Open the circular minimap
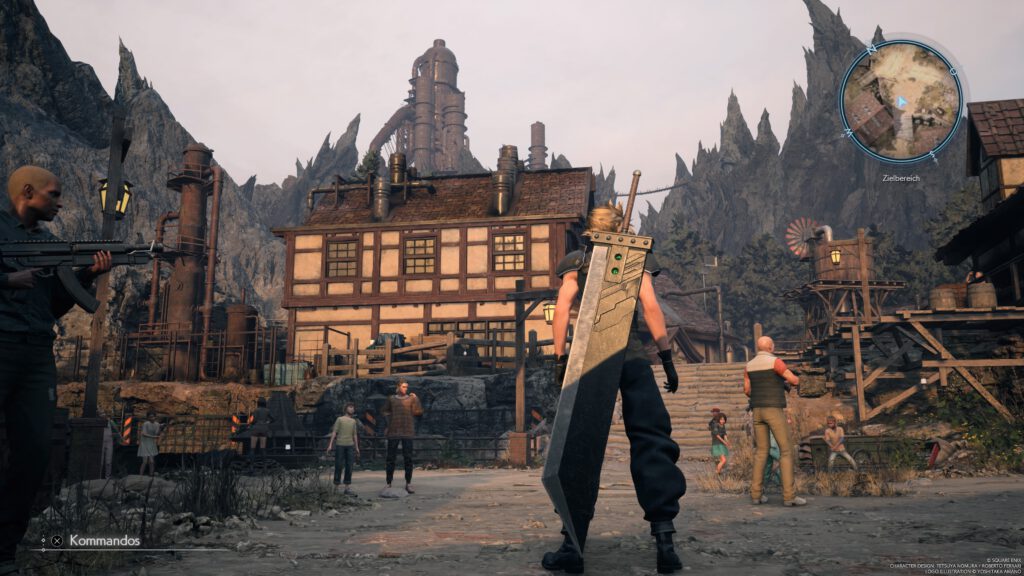 point(901,101)
